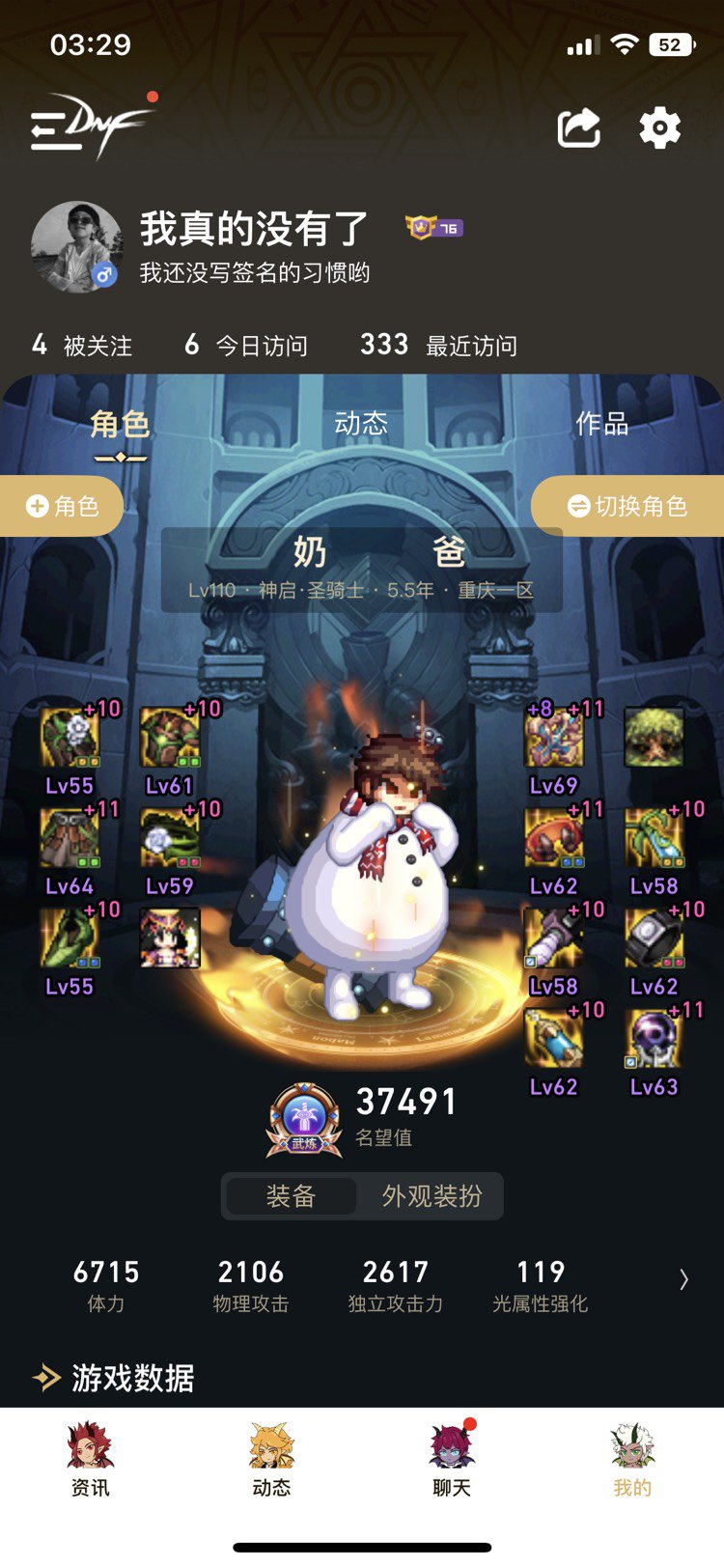Image resolution: width=724 pixels, height=1568 pixels.
Task: Open the 动态 bottom navigation tab
Action: (271, 1459)
